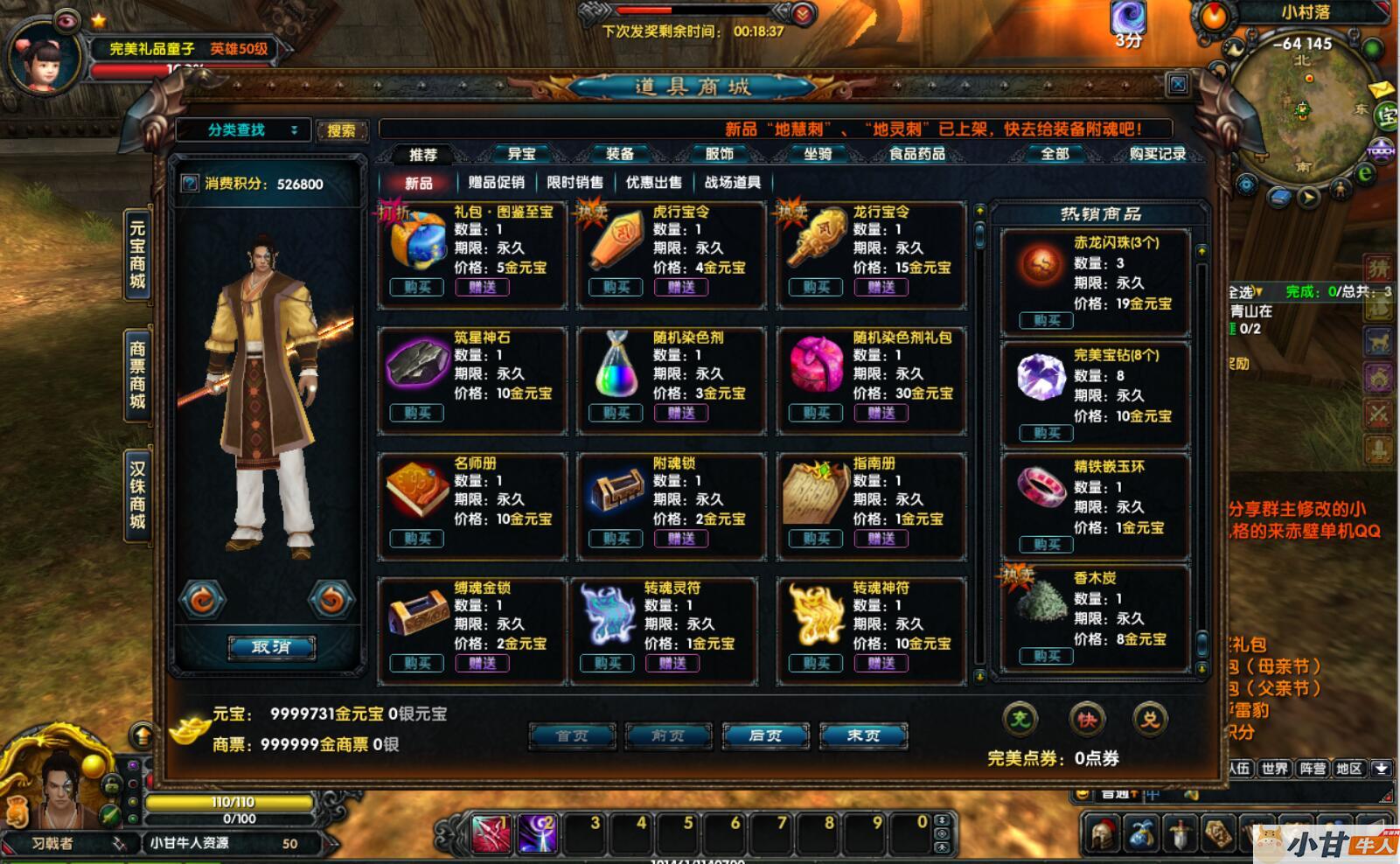1400x864 pixels.
Task: Jump to the 末页 last page
Action: [x=863, y=735]
